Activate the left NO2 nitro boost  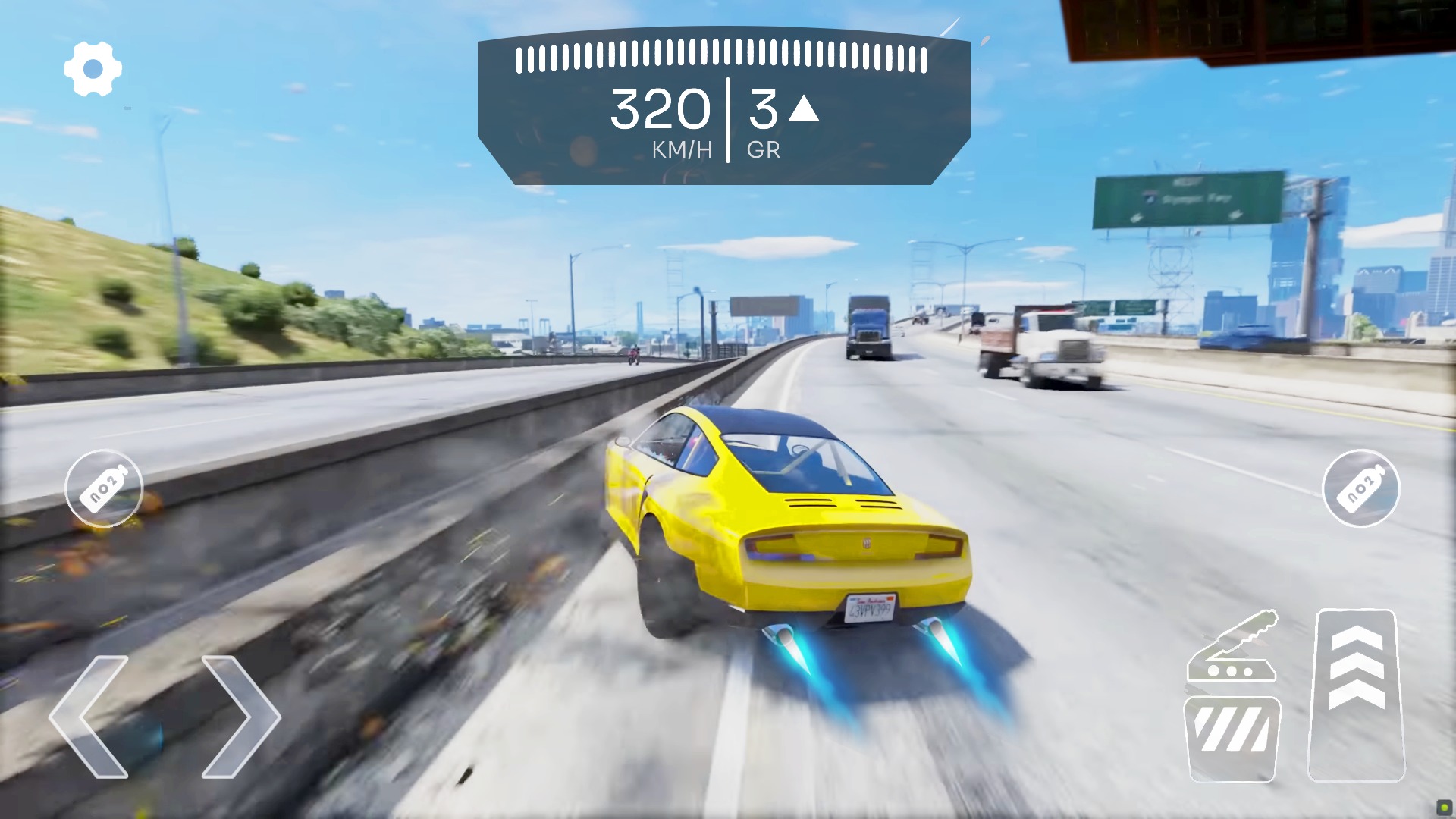tap(104, 489)
